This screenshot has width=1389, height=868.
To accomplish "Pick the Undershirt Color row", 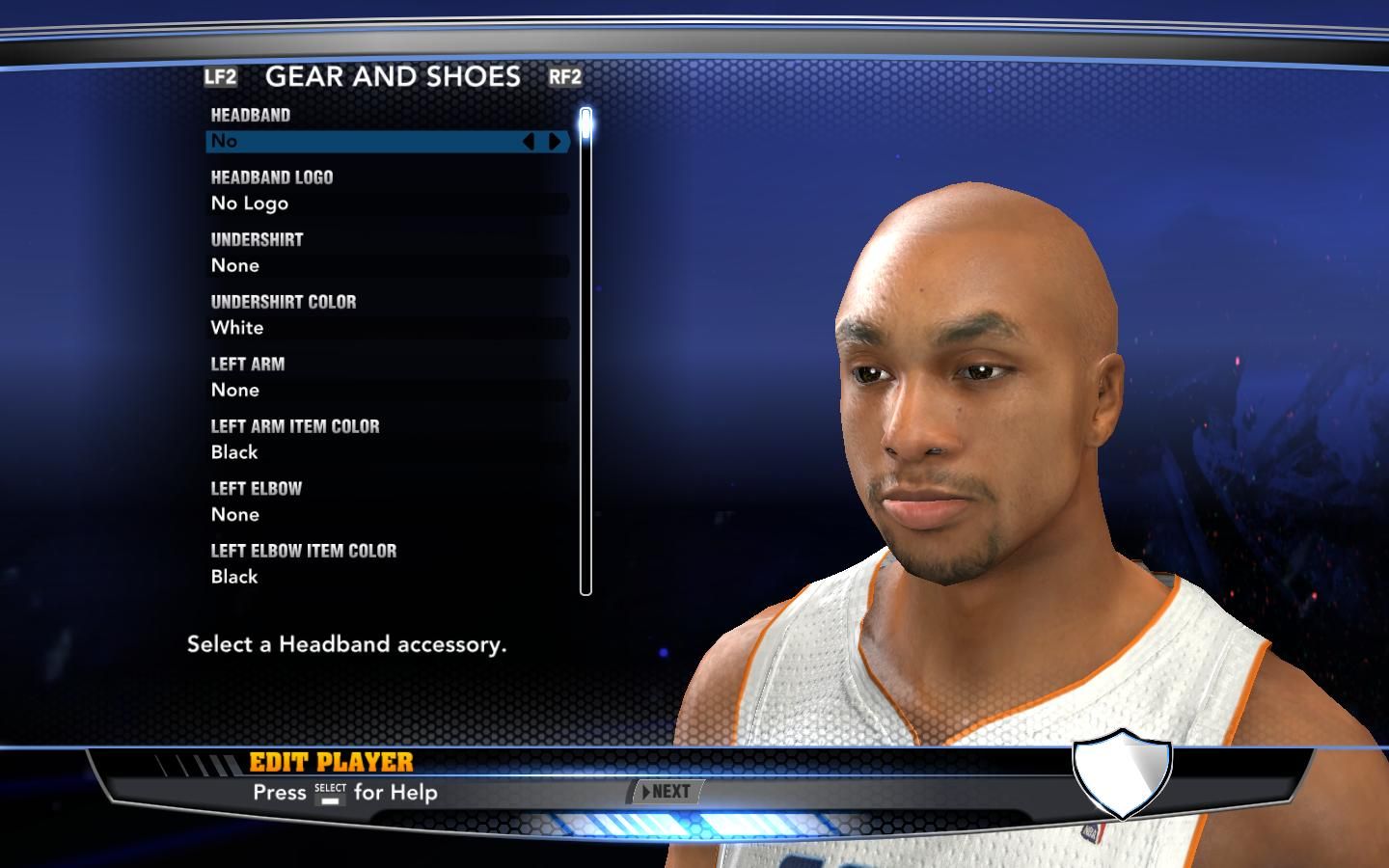I will (x=388, y=328).
